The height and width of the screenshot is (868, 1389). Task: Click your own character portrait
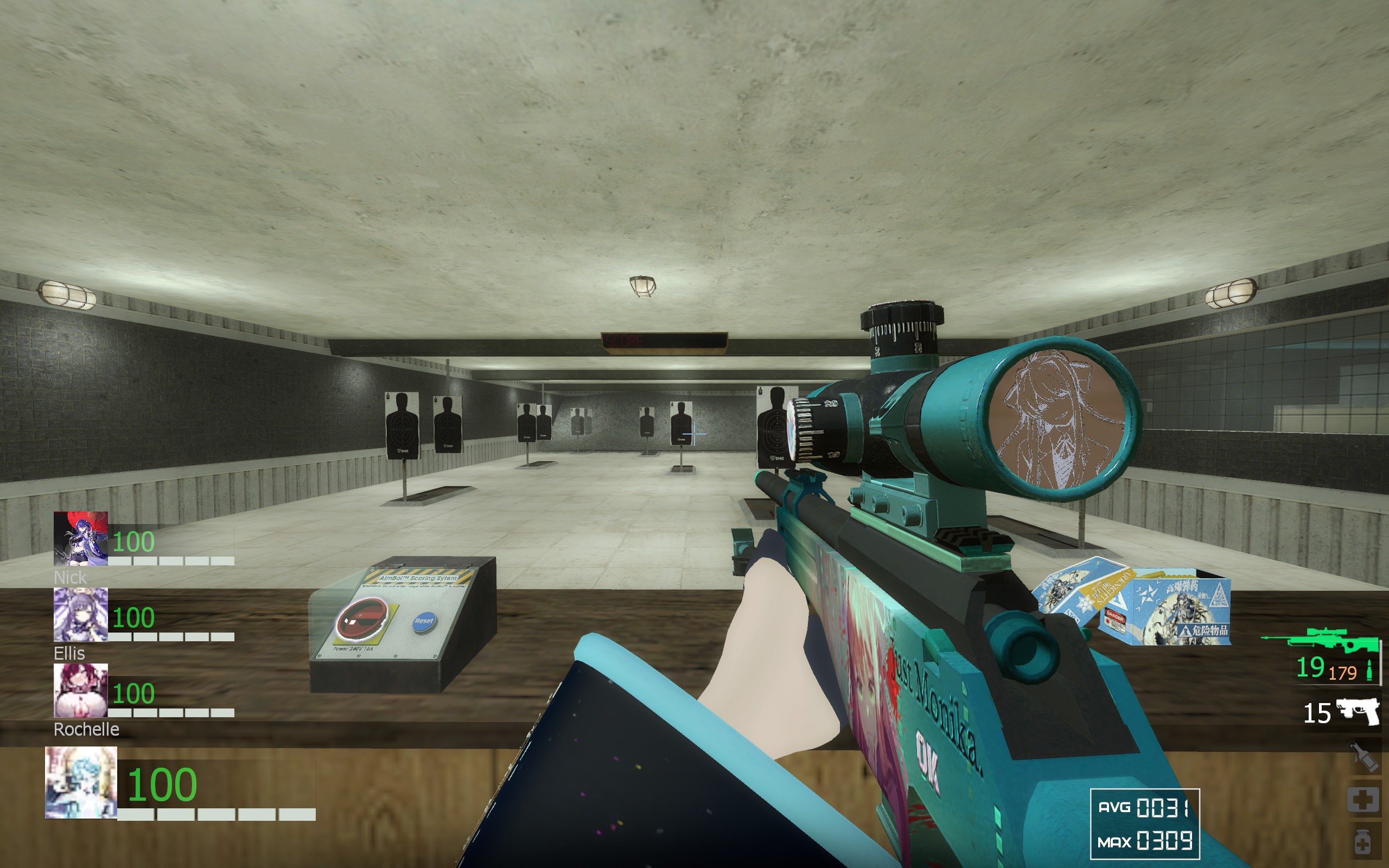[81, 782]
